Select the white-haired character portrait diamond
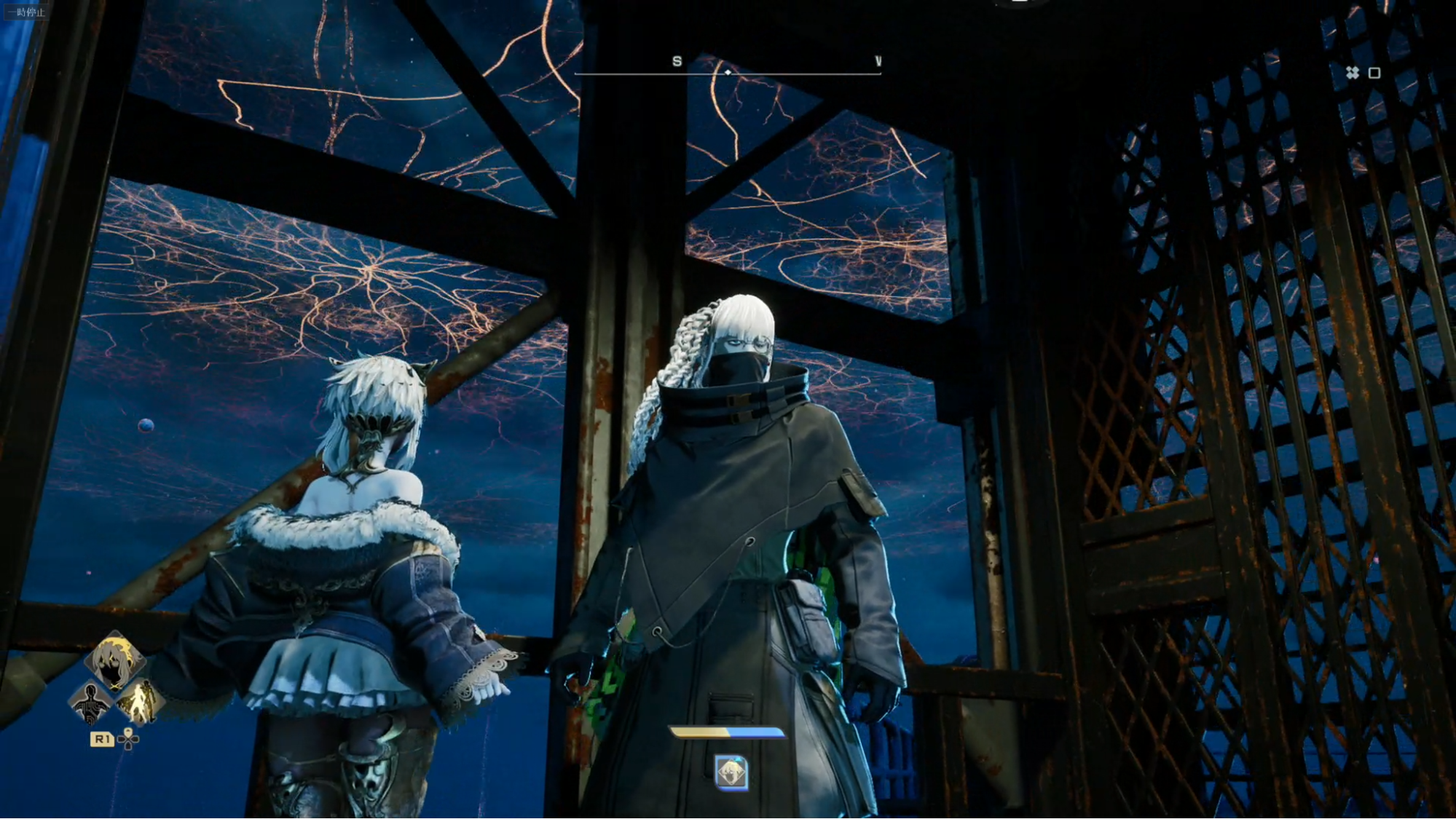This screenshot has height=819, width=1456. 114,661
